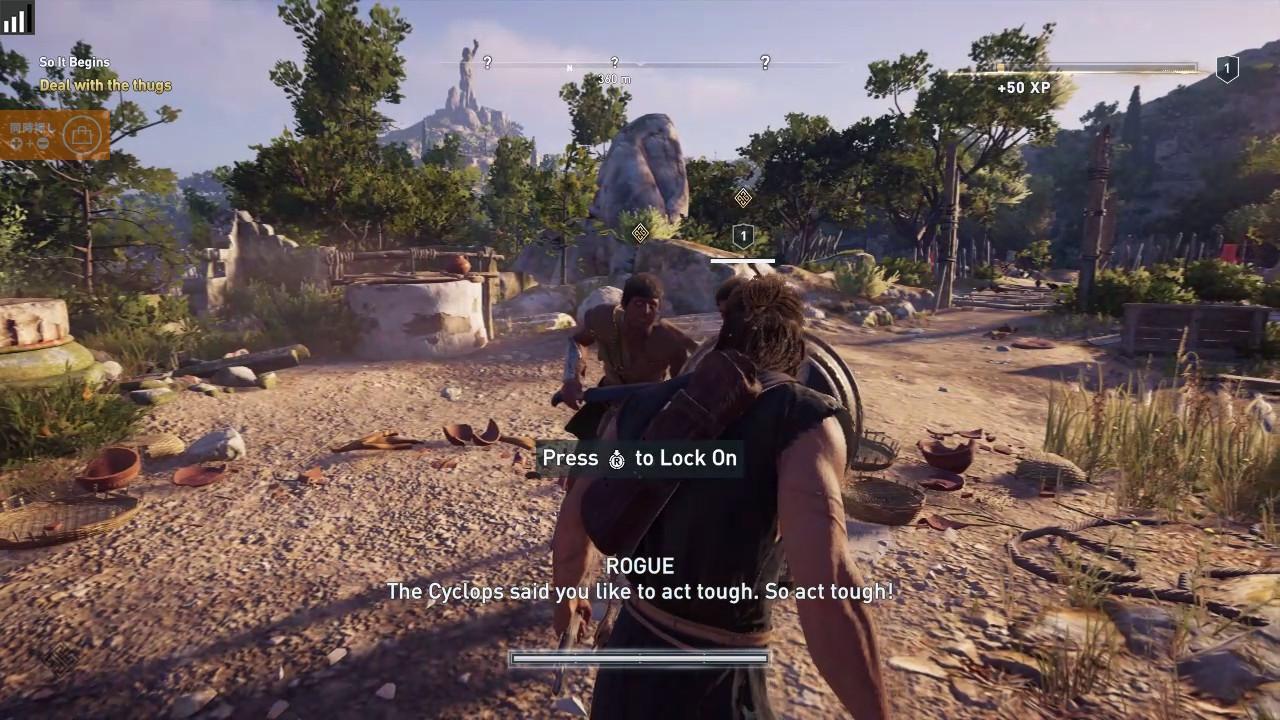
Task: Click the enemy level 1 shield marker
Action: (742, 237)
